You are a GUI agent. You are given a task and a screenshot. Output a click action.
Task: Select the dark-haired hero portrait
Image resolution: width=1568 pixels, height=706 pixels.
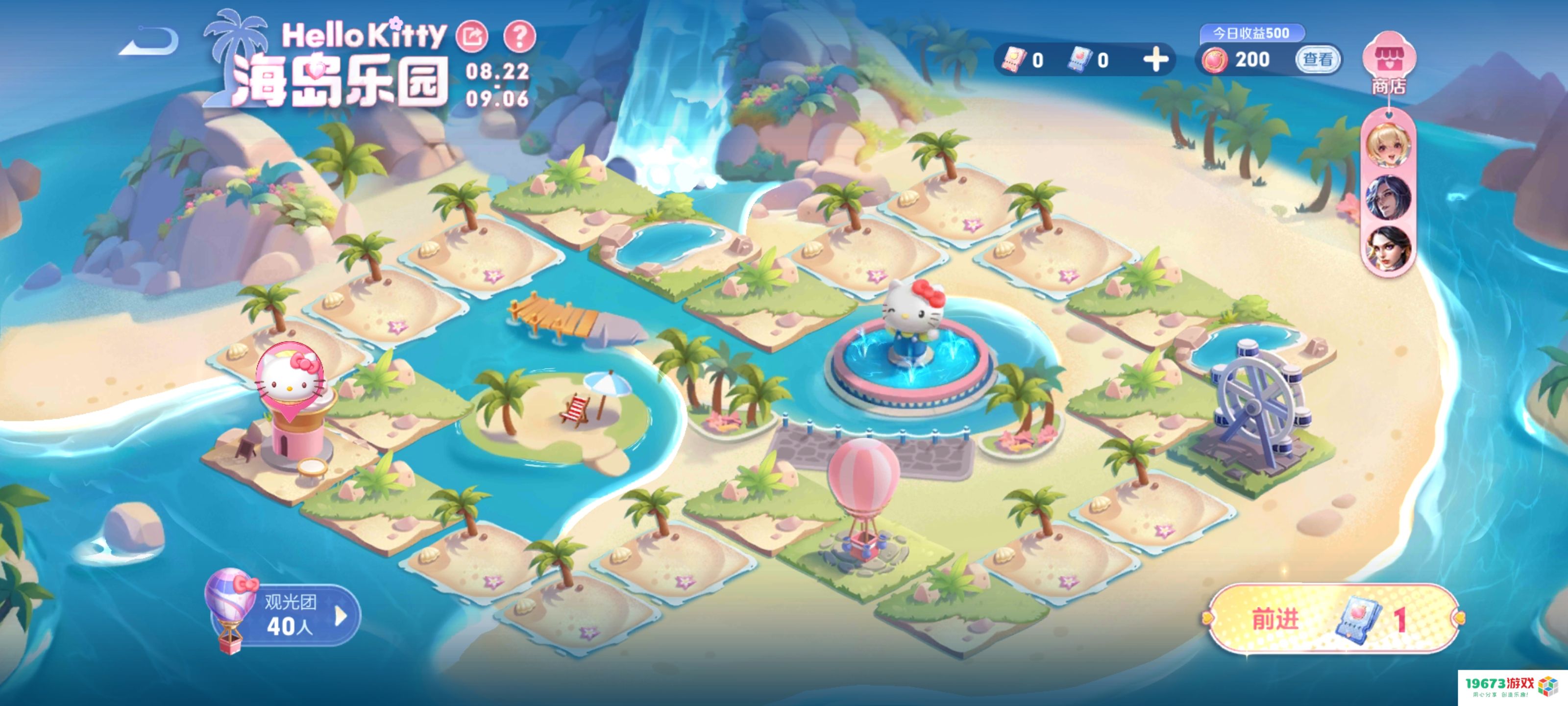tap(1388, 248)
